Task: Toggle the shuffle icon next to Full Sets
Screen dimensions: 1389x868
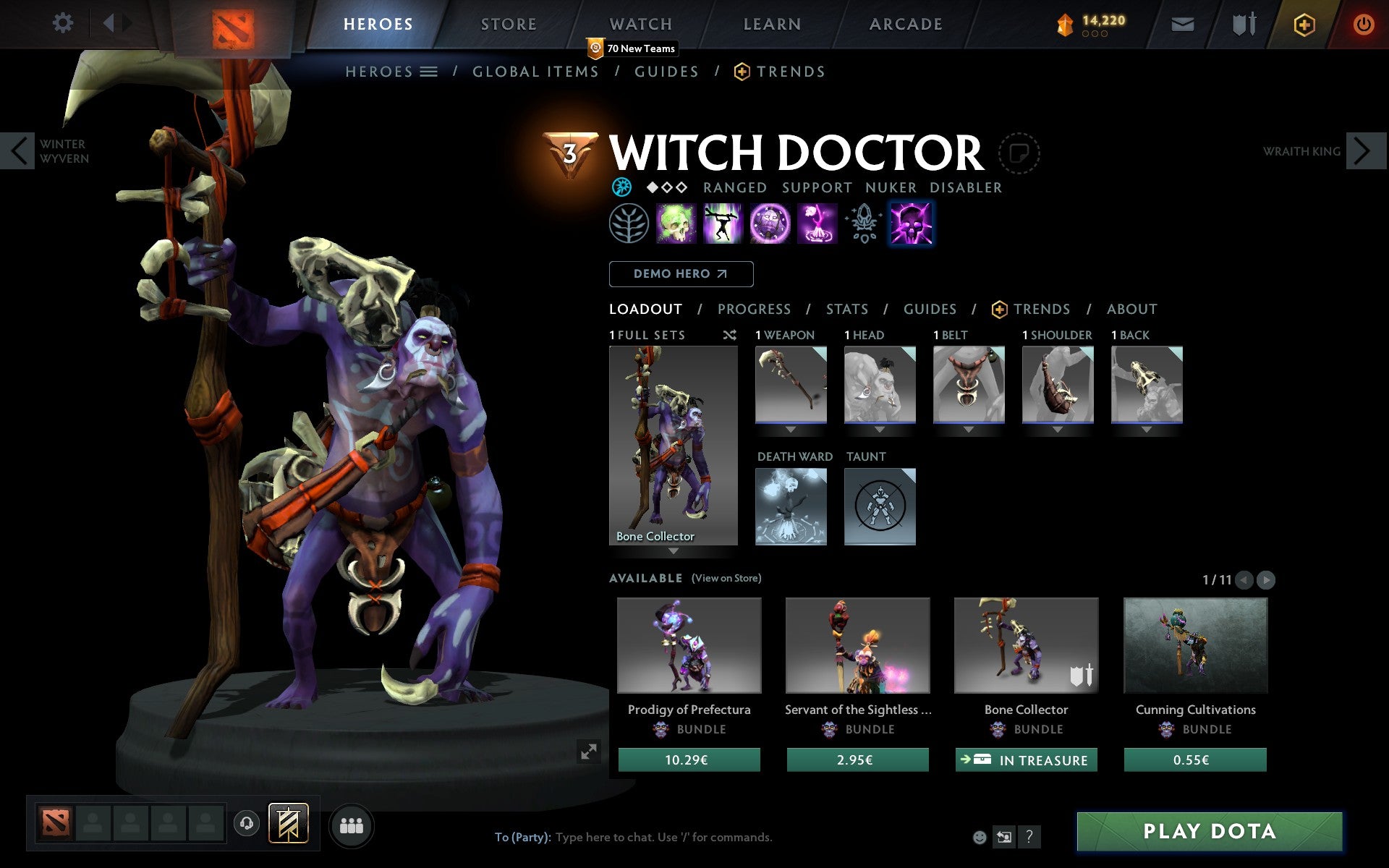Action: tap(729, 335)
